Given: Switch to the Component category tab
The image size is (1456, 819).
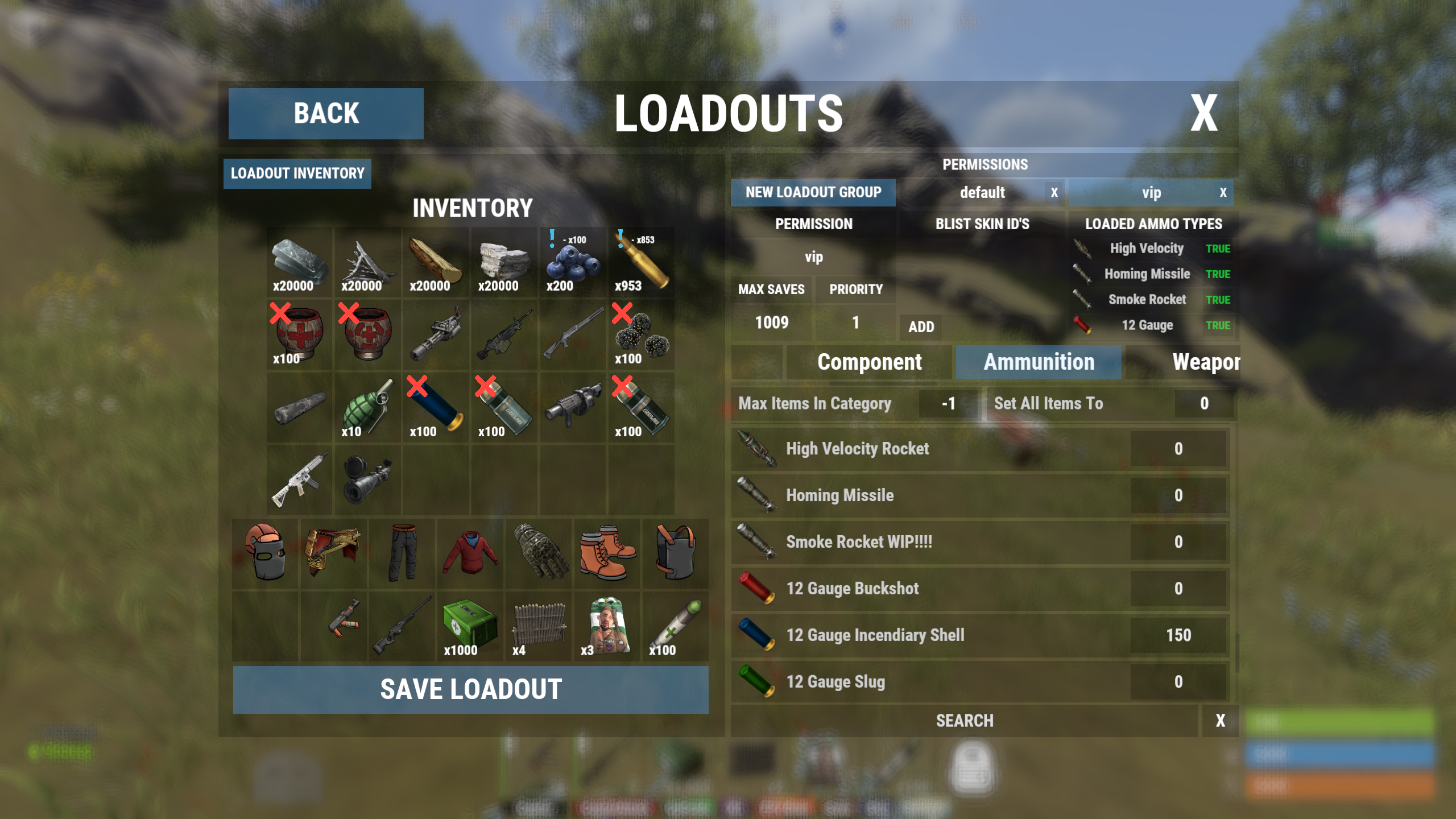Looking at the screenshot, I should pyautogui.click(x=869, y=362).
